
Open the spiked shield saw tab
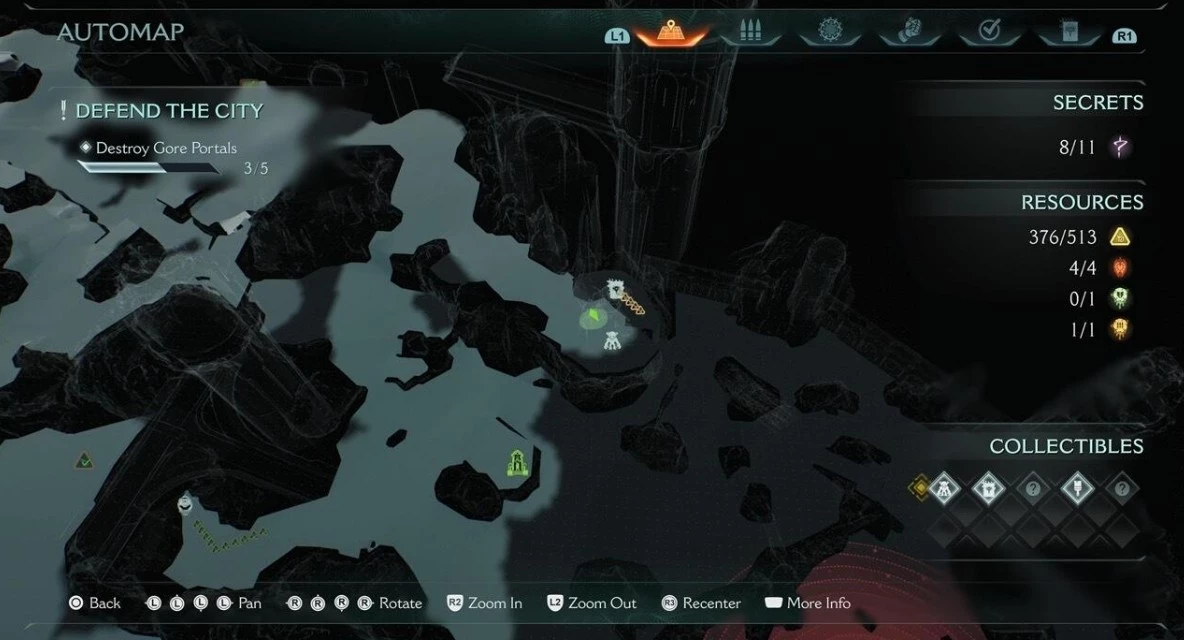(830, 32)
